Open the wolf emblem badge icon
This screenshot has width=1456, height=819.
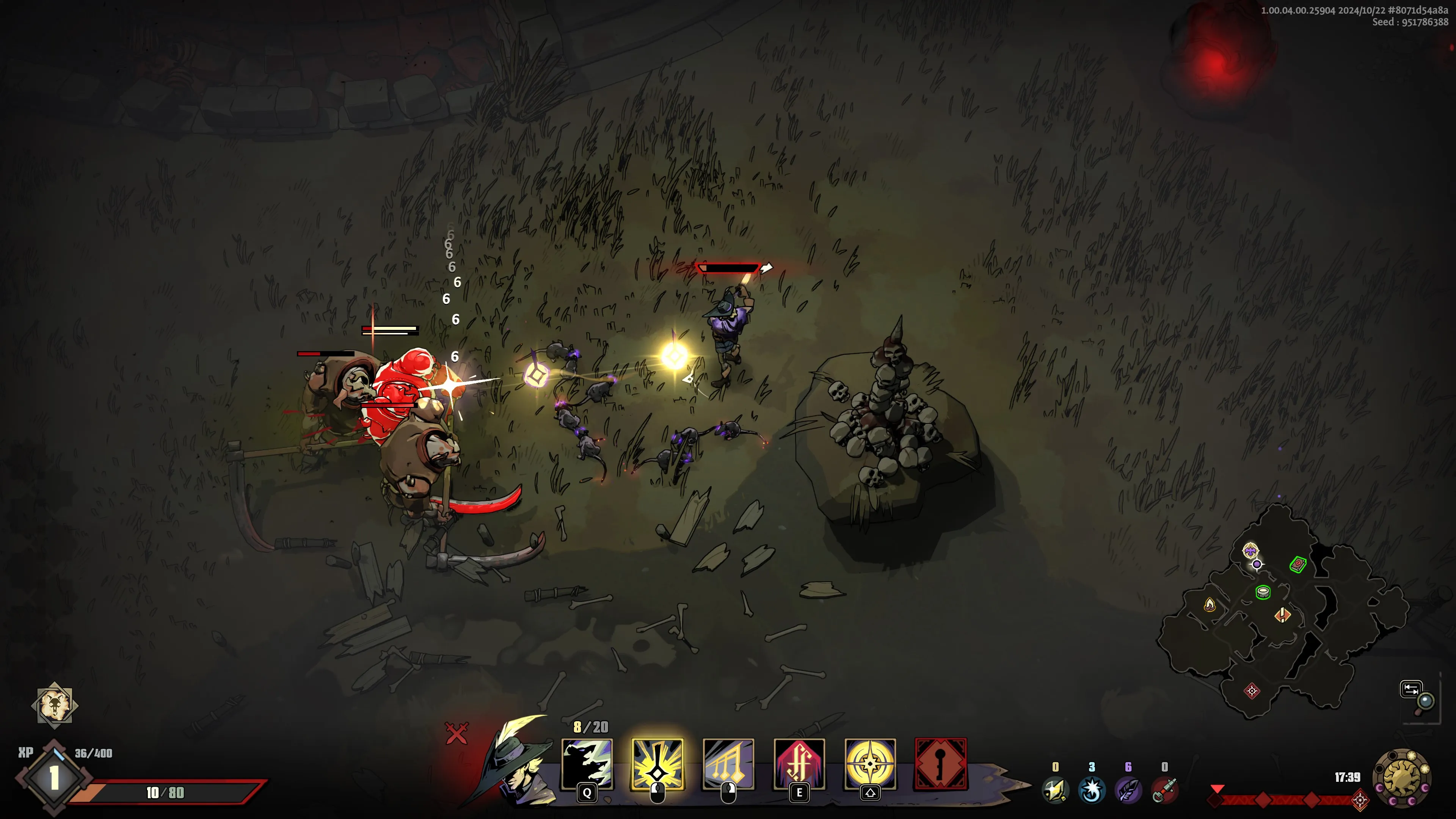pyautogui.click(x=54, y=704)
